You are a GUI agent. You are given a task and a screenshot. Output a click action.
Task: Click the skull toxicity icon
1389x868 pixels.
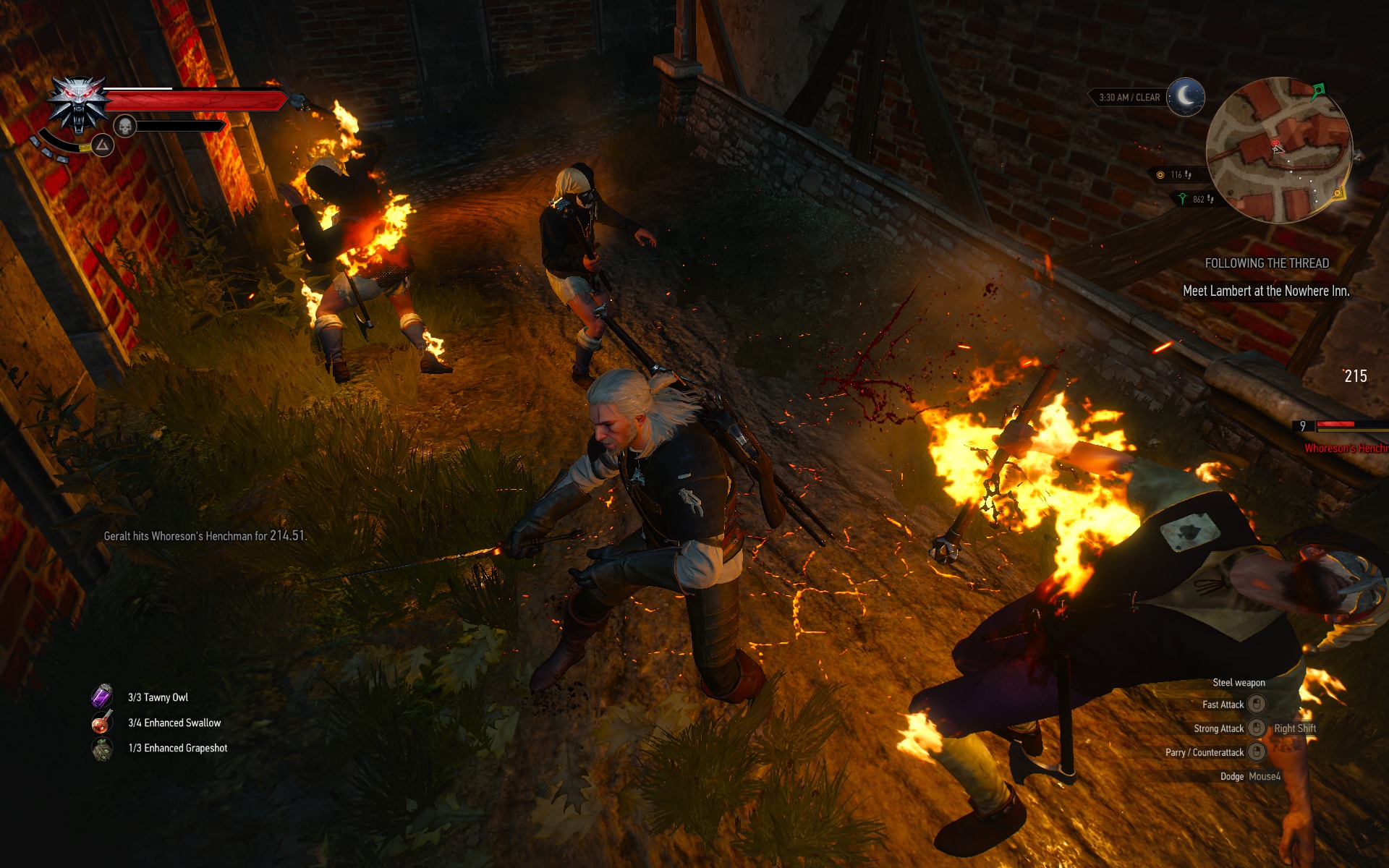125,127
